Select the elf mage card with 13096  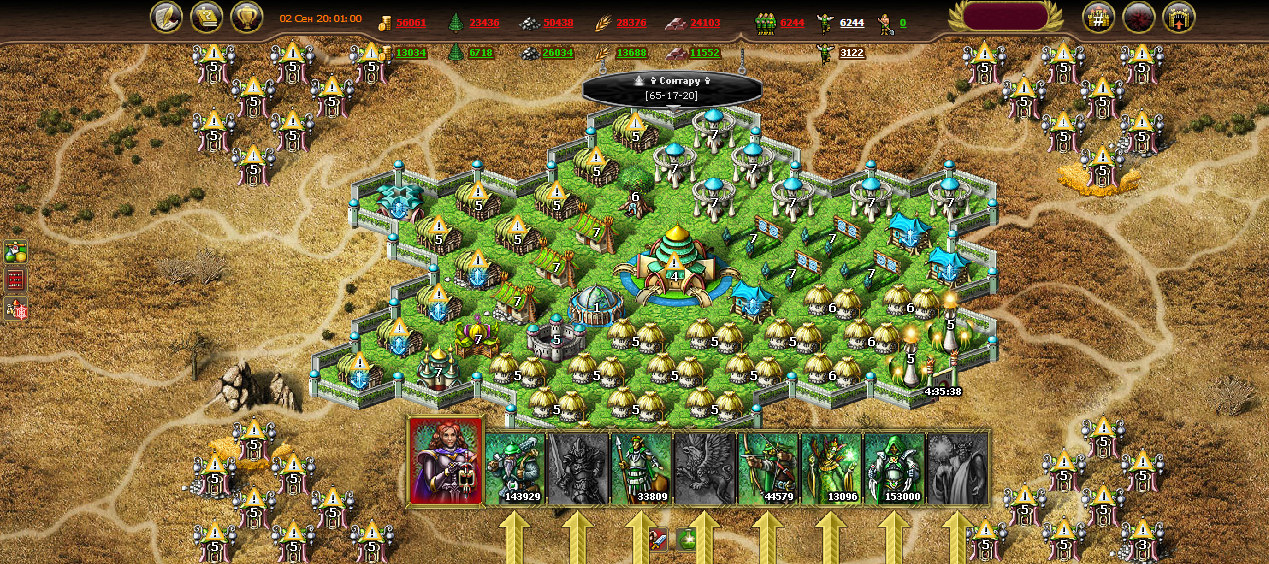pos(831,467)
